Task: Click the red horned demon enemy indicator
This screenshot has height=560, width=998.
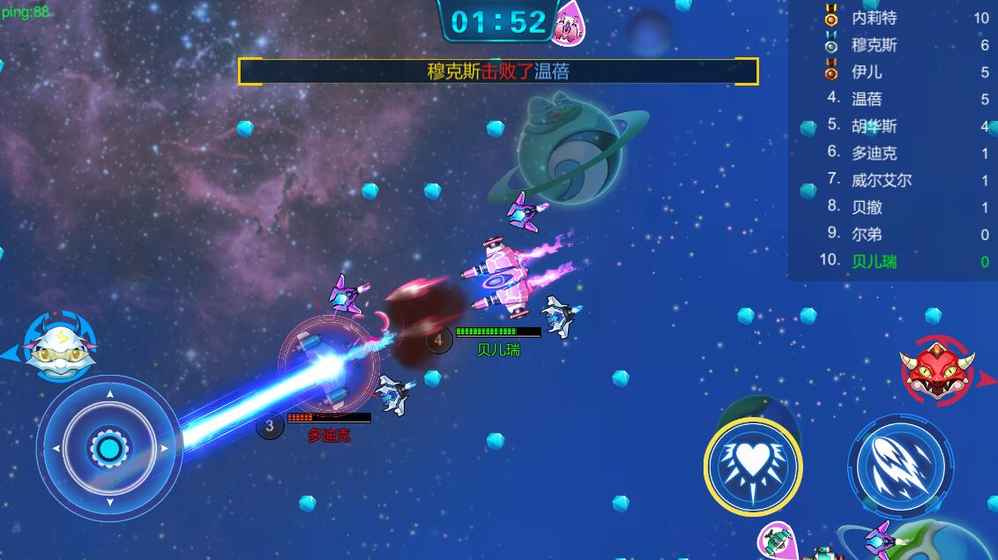Action: (x=936, y=370)
